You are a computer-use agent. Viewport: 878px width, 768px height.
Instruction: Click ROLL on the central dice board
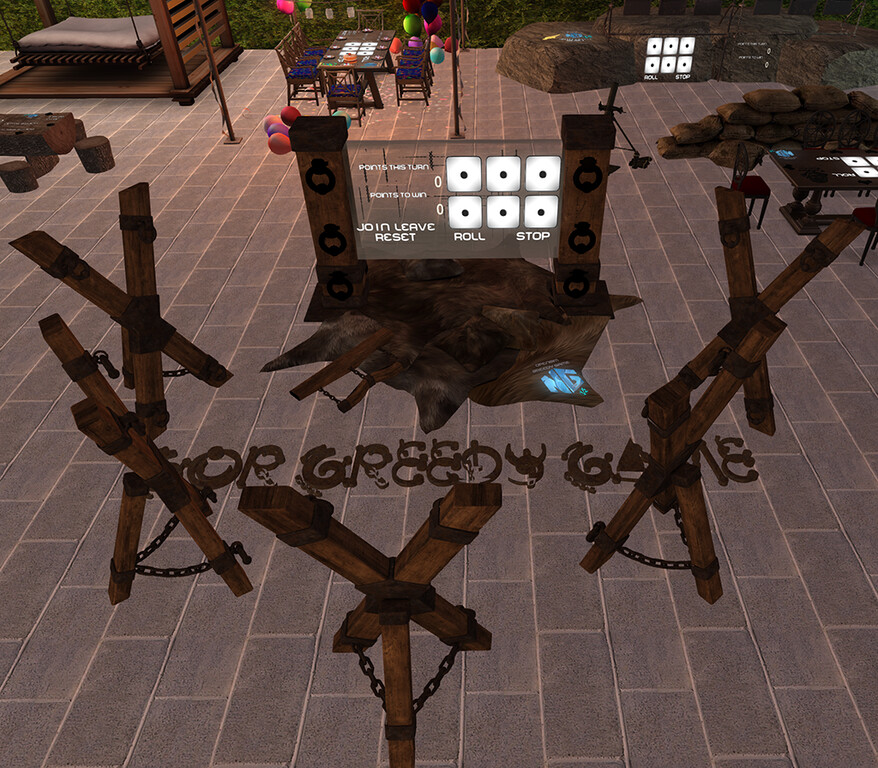click(x=470, y=237)
